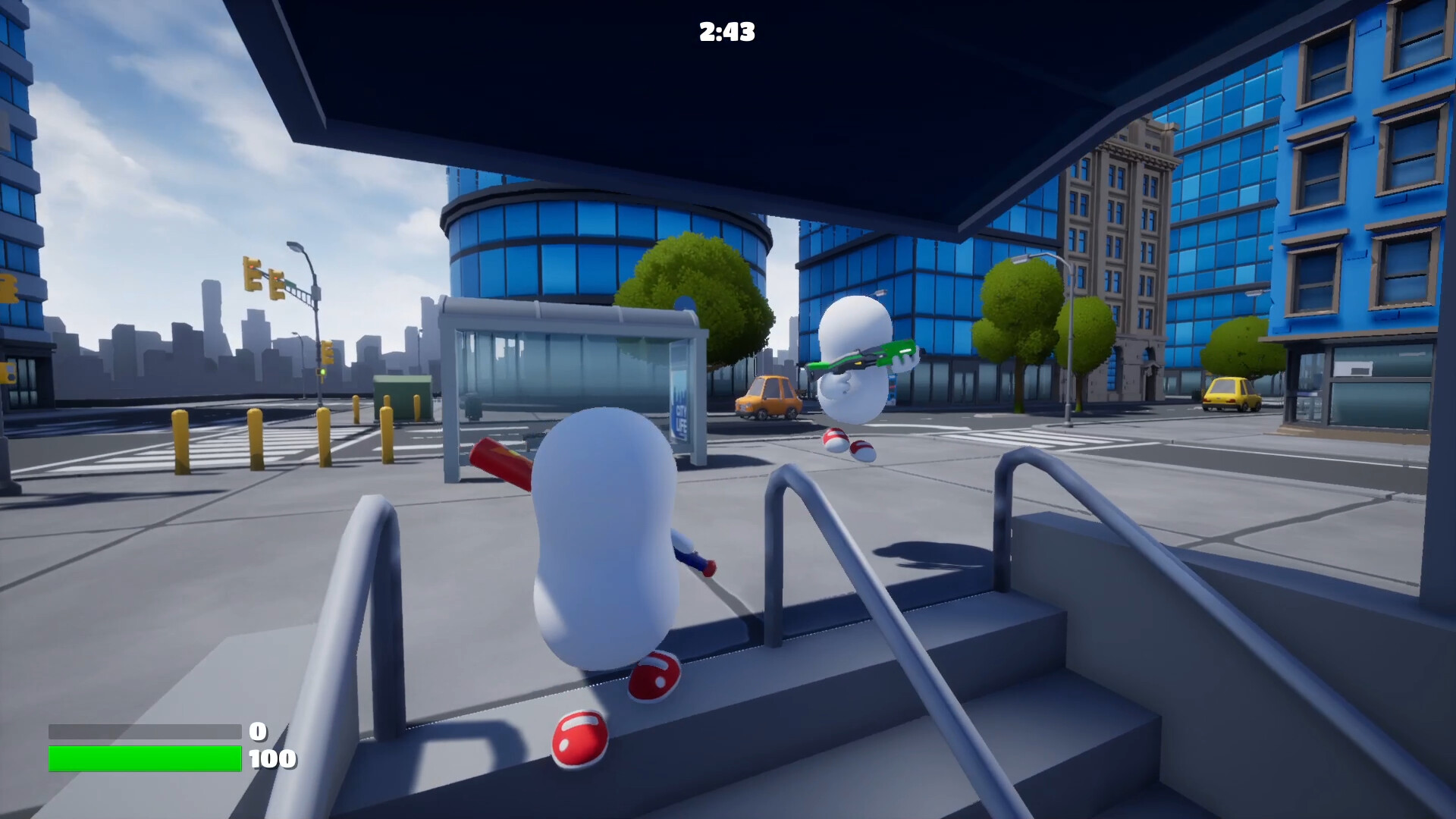Click the pedestrian walk signal on the pole
The width and height of the screenshot is (1456, 819).
[322, 372]
